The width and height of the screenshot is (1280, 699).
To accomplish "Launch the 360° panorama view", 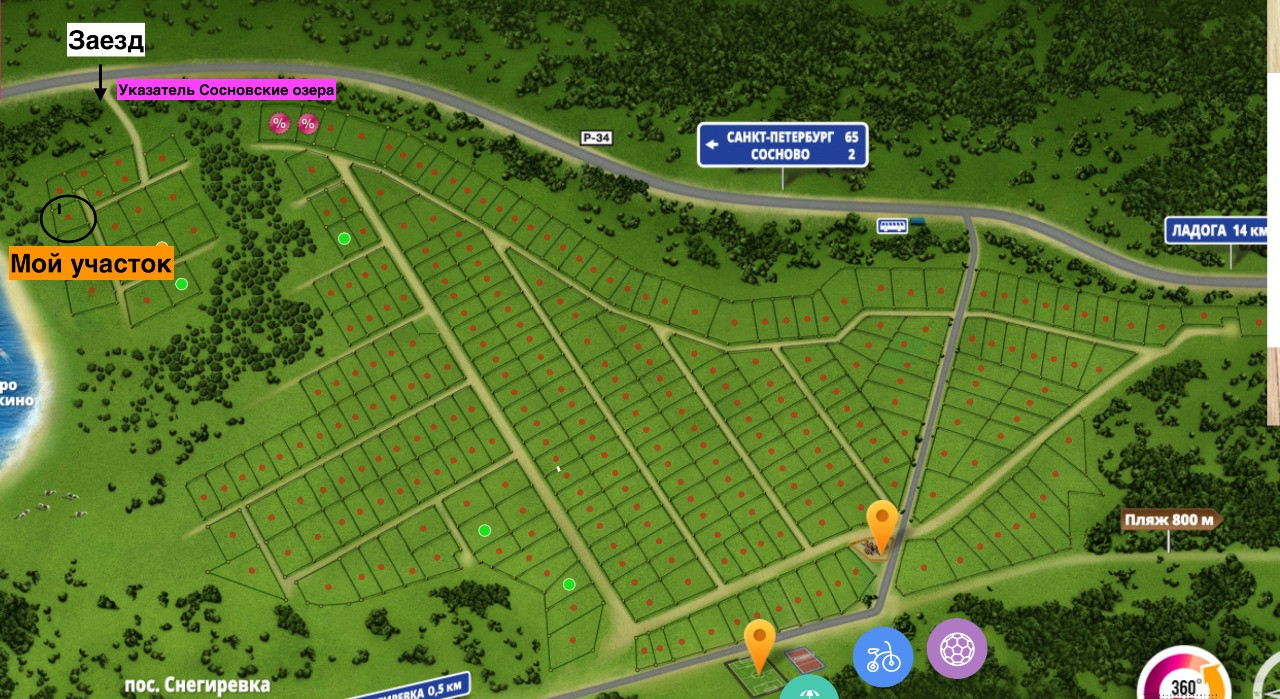I will click(1184, 682).
